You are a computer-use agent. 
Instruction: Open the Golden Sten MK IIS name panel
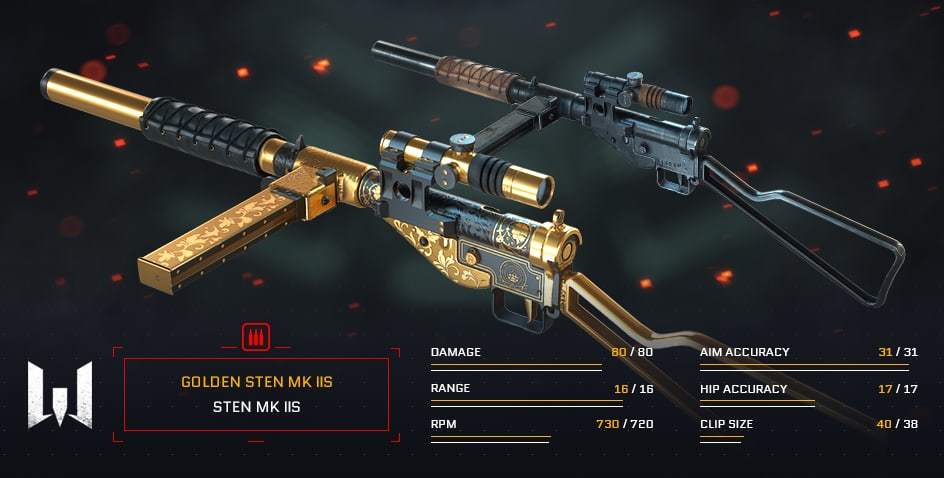tap(256, 394)
